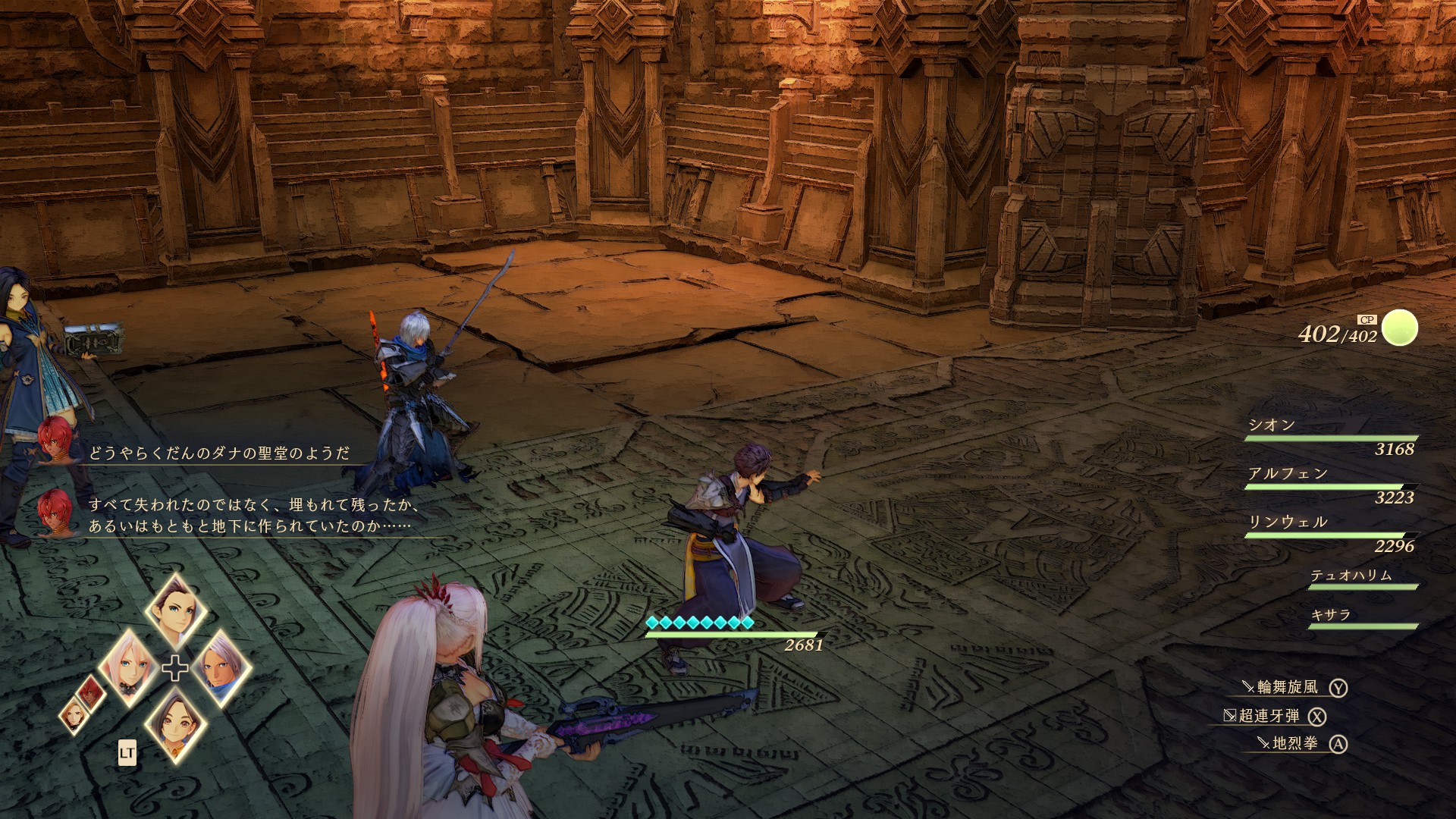Click リンウェル's party status row
This screenshot has width=1456, height=819.
click(1332, 533)
